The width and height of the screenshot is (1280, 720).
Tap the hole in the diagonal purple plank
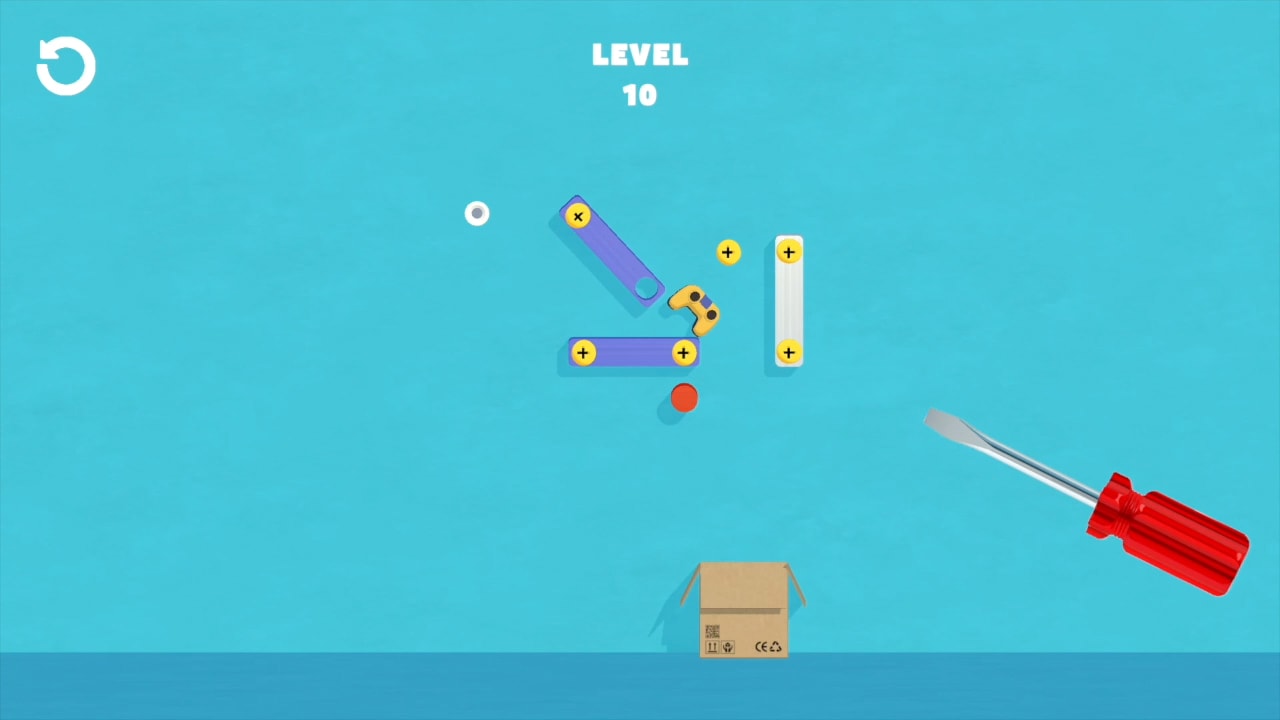646,290
